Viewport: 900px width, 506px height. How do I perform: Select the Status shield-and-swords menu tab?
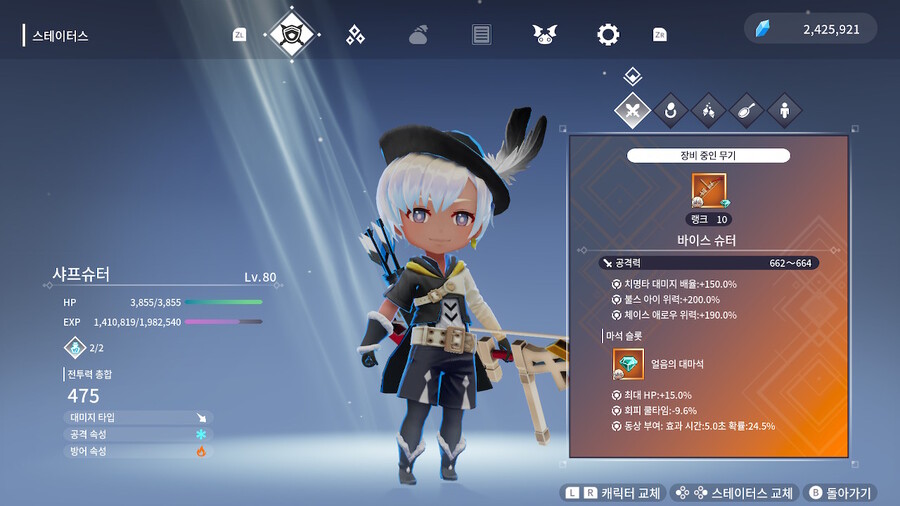click(x=293, y=35)
